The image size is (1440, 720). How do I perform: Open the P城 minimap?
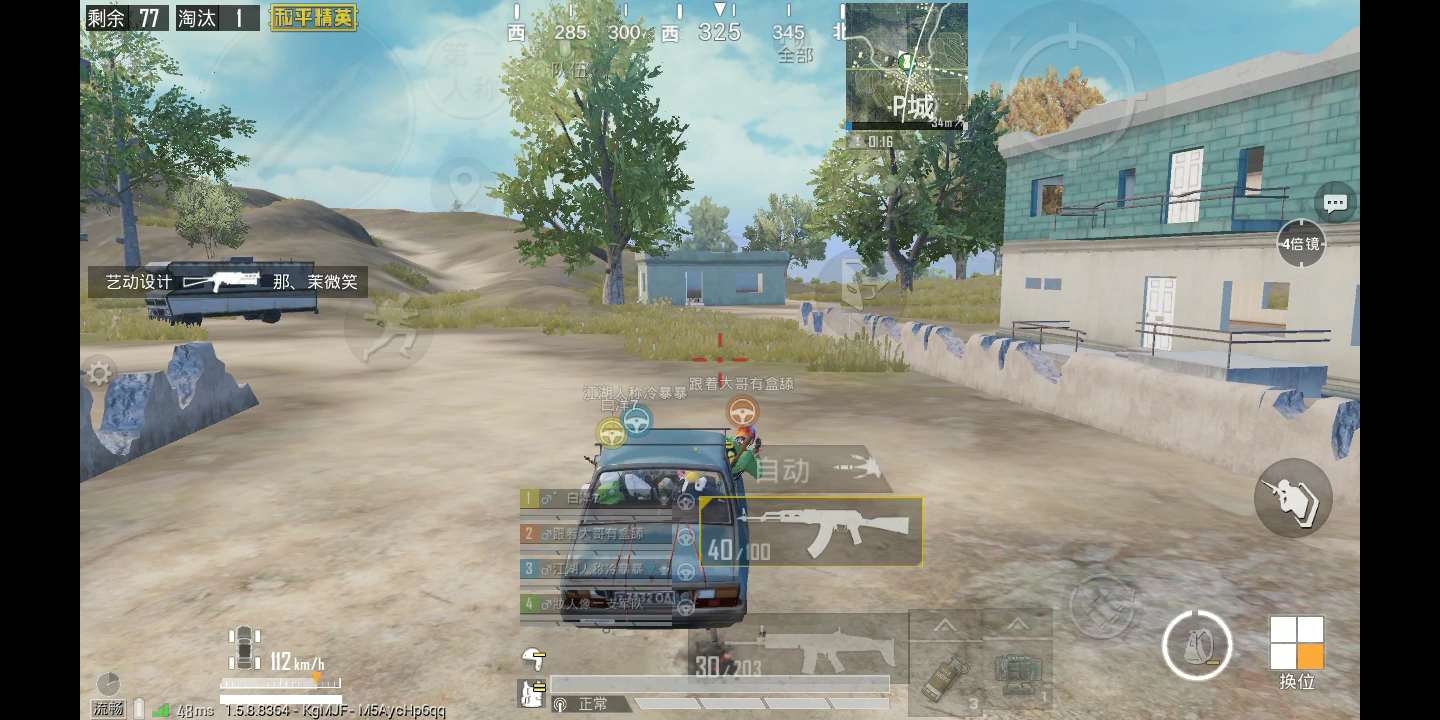pos(906,66)
